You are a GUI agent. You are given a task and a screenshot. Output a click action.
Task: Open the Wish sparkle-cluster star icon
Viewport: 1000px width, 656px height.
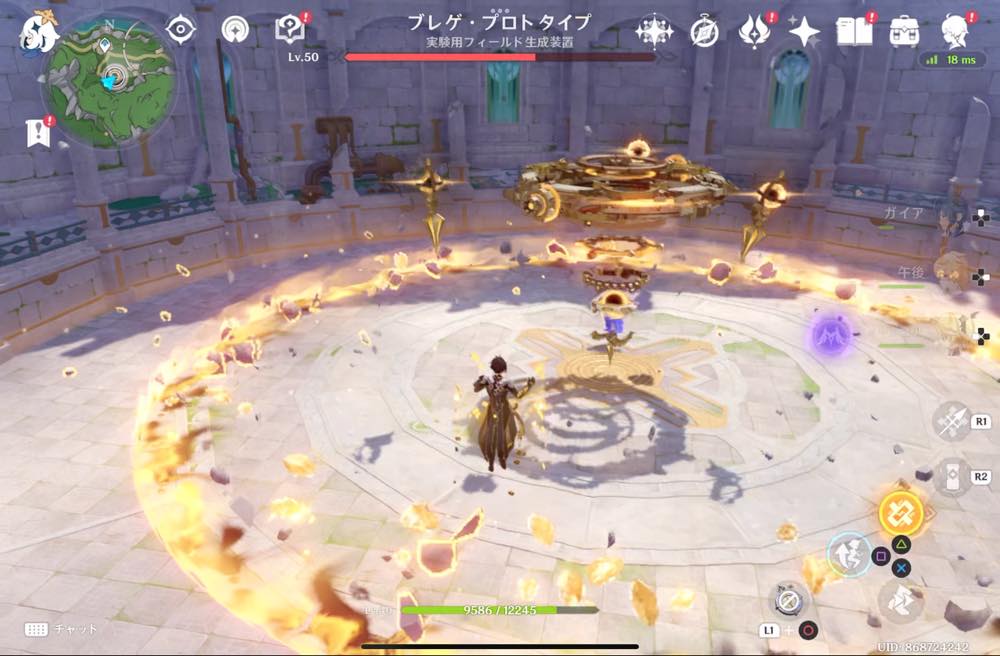pyautogui.click(x=654, y=31)
